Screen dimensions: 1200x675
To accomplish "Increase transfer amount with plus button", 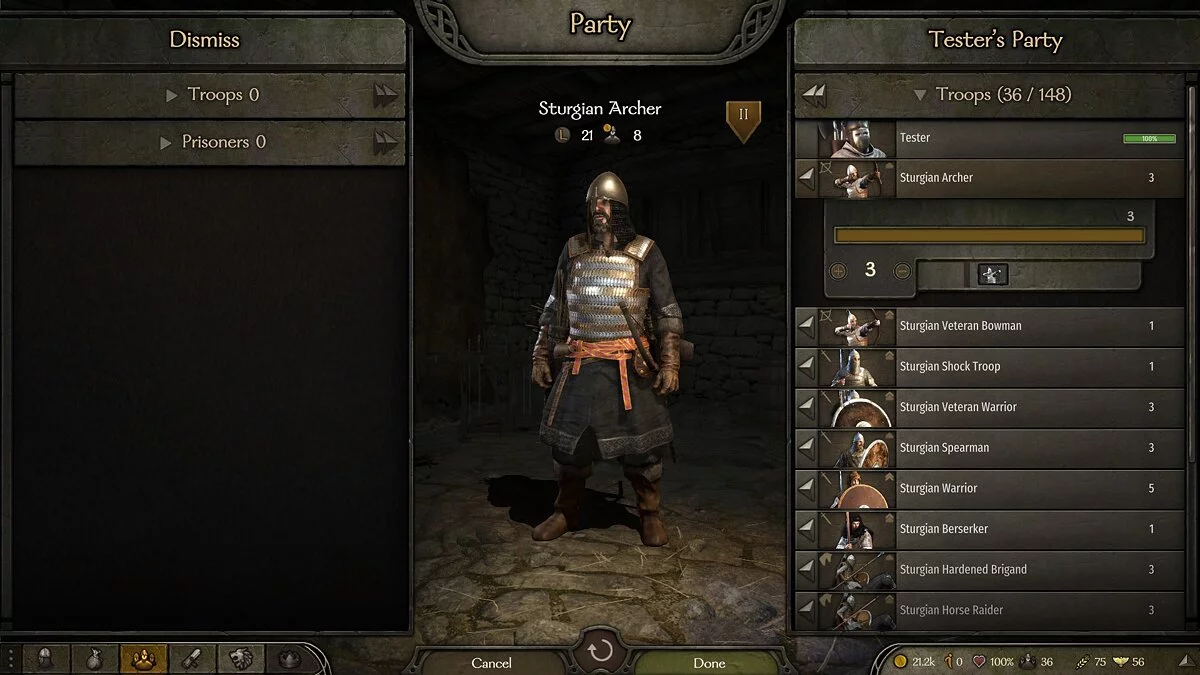I will click(838, 270).
